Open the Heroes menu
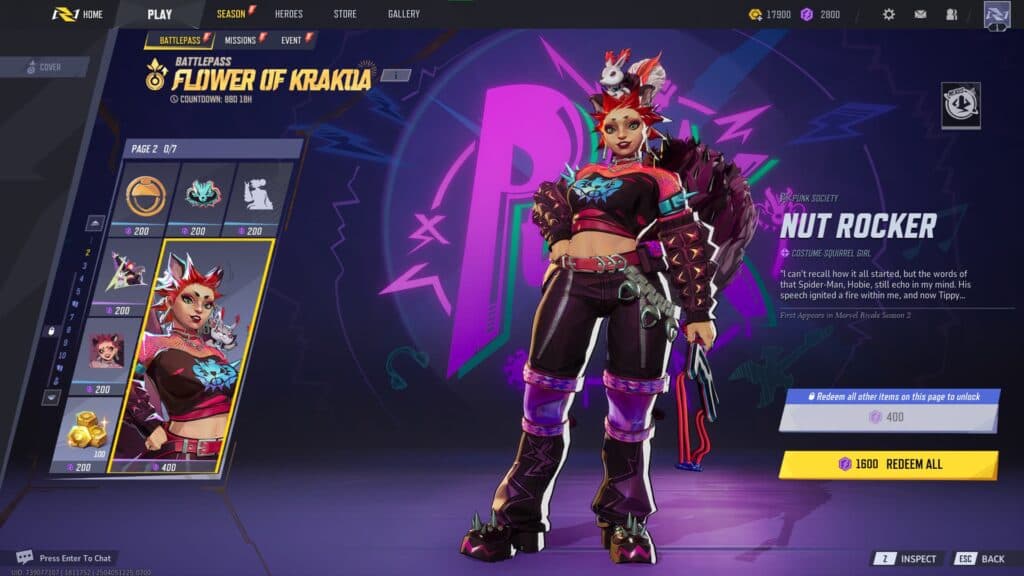The width and height of the screenshot is (1024, 576). click(288, 14)
